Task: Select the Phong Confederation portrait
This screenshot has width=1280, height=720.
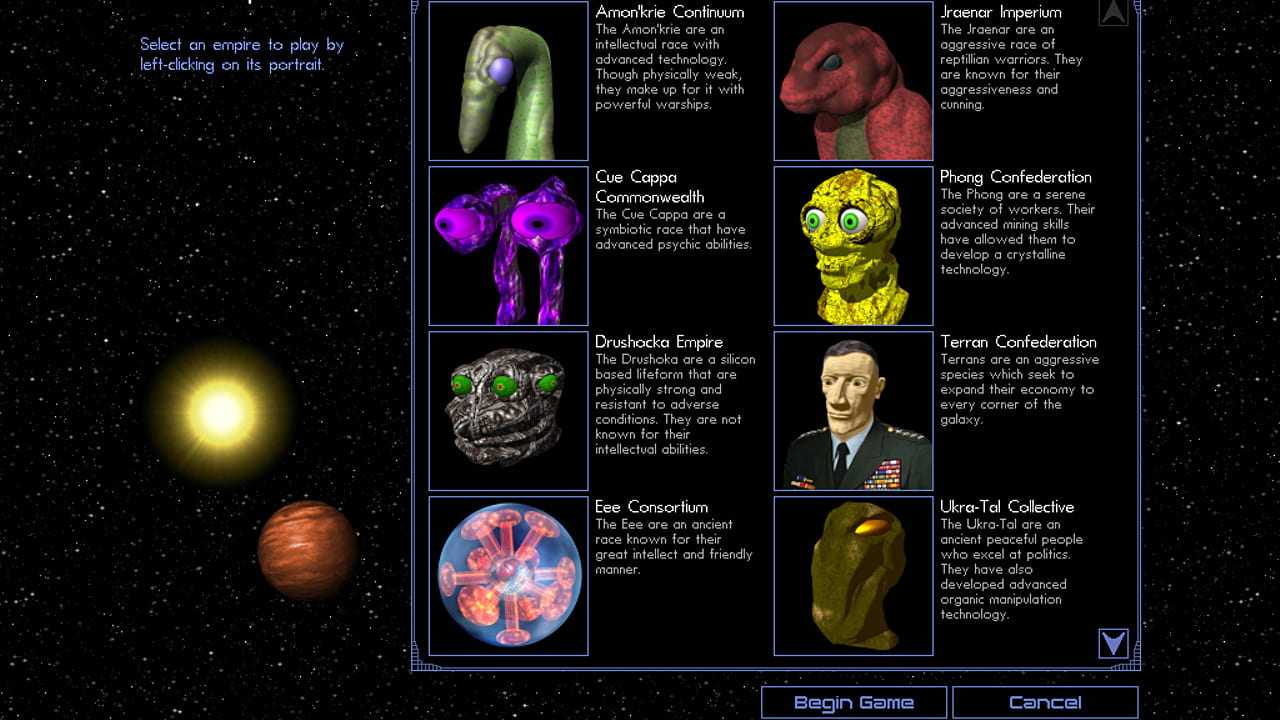Action: 853,246
